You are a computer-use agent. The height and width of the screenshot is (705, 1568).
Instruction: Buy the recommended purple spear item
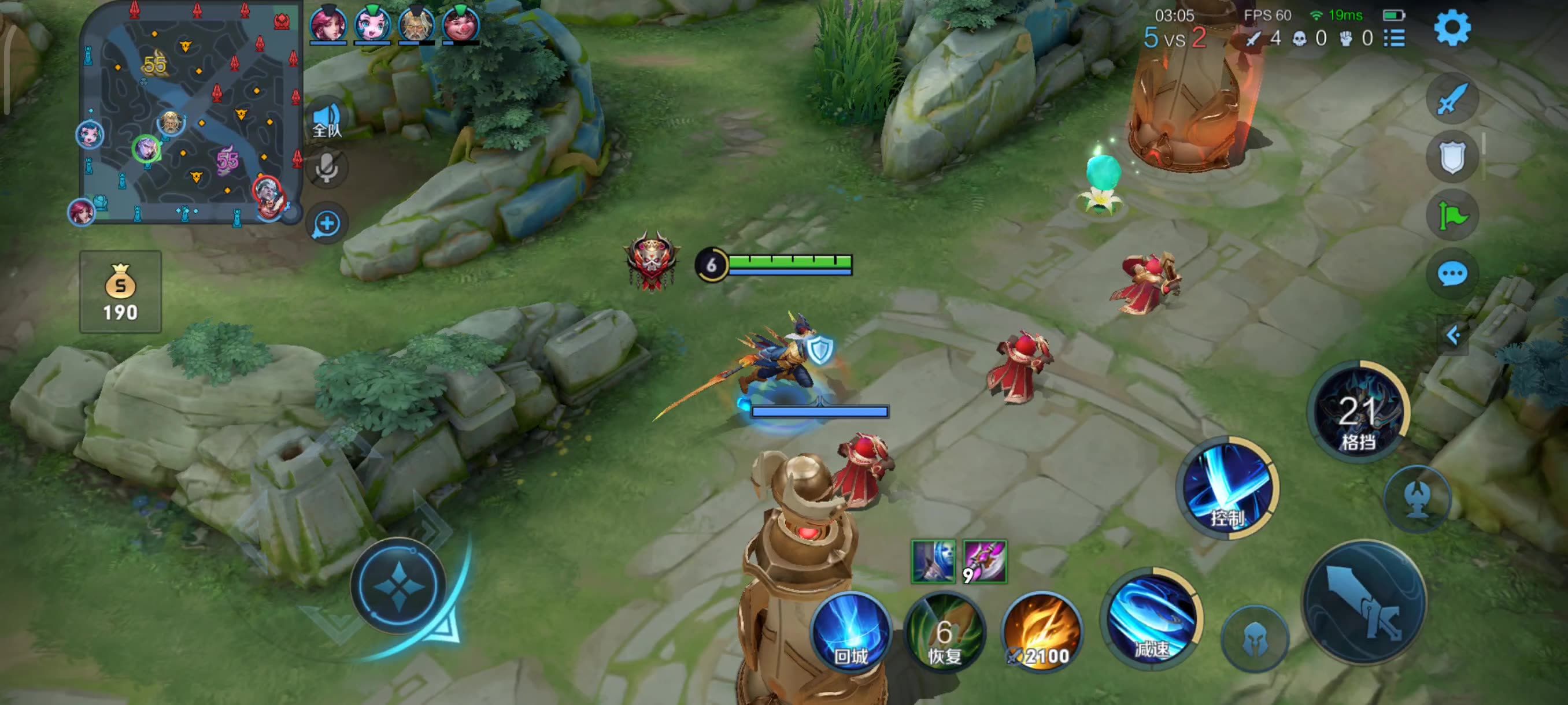point(984,562)
